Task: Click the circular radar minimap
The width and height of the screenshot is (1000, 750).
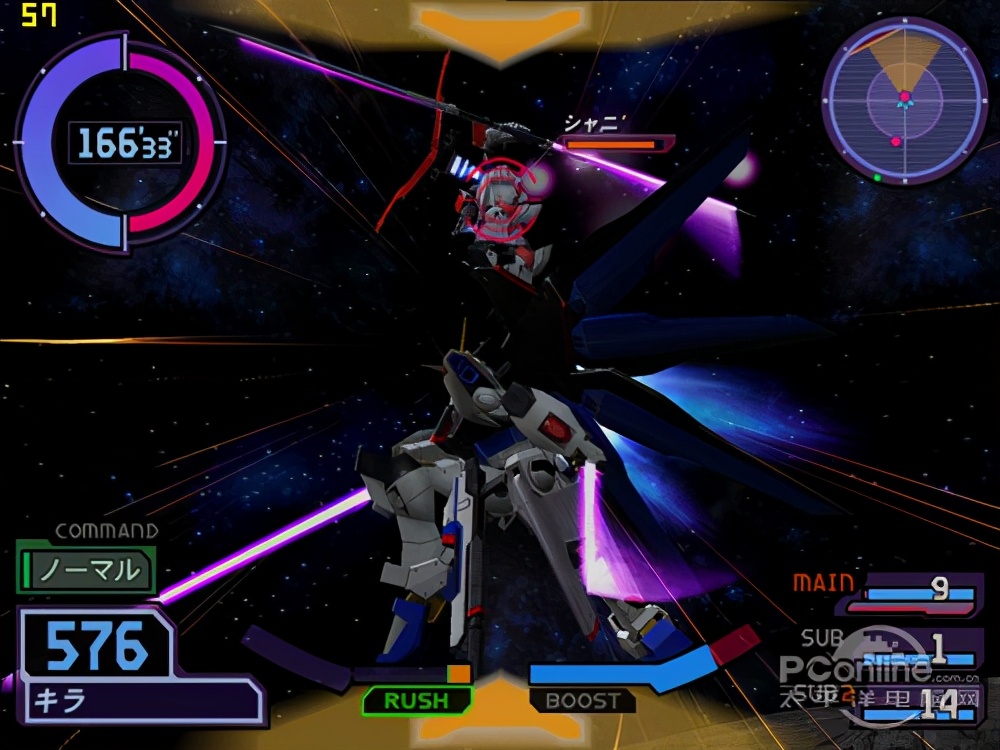Action: tap(904, 100)
